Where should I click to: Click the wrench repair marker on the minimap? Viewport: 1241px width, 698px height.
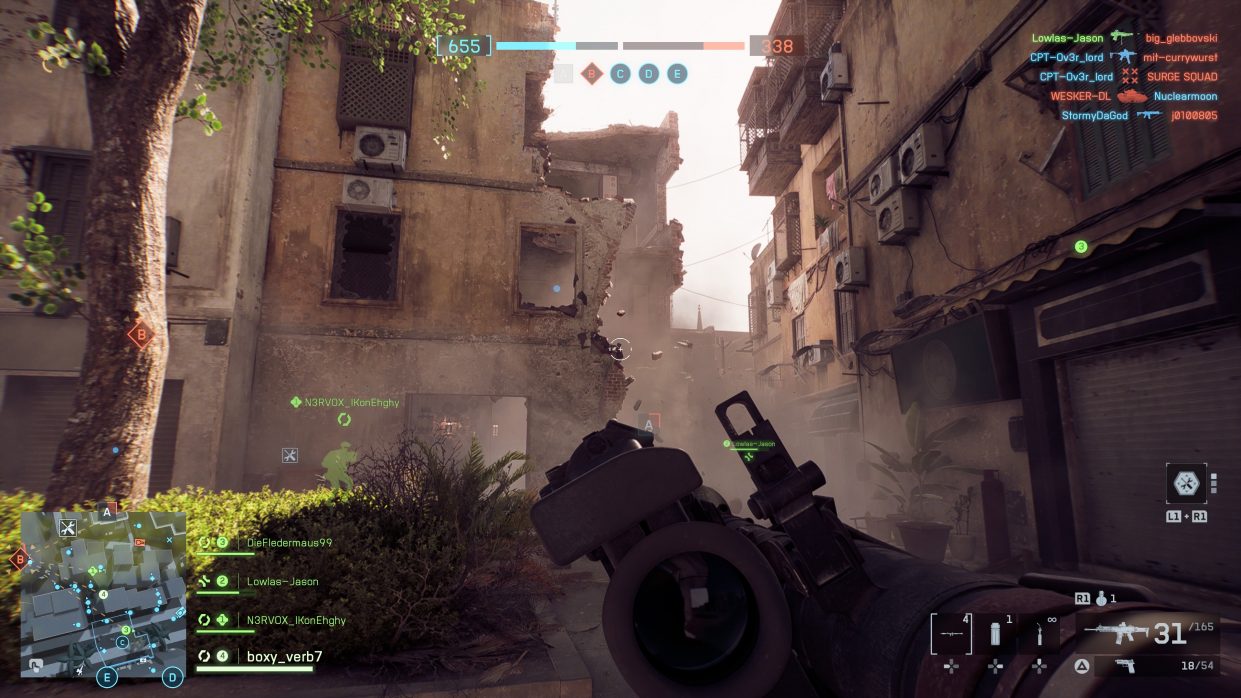click(68, 527)
